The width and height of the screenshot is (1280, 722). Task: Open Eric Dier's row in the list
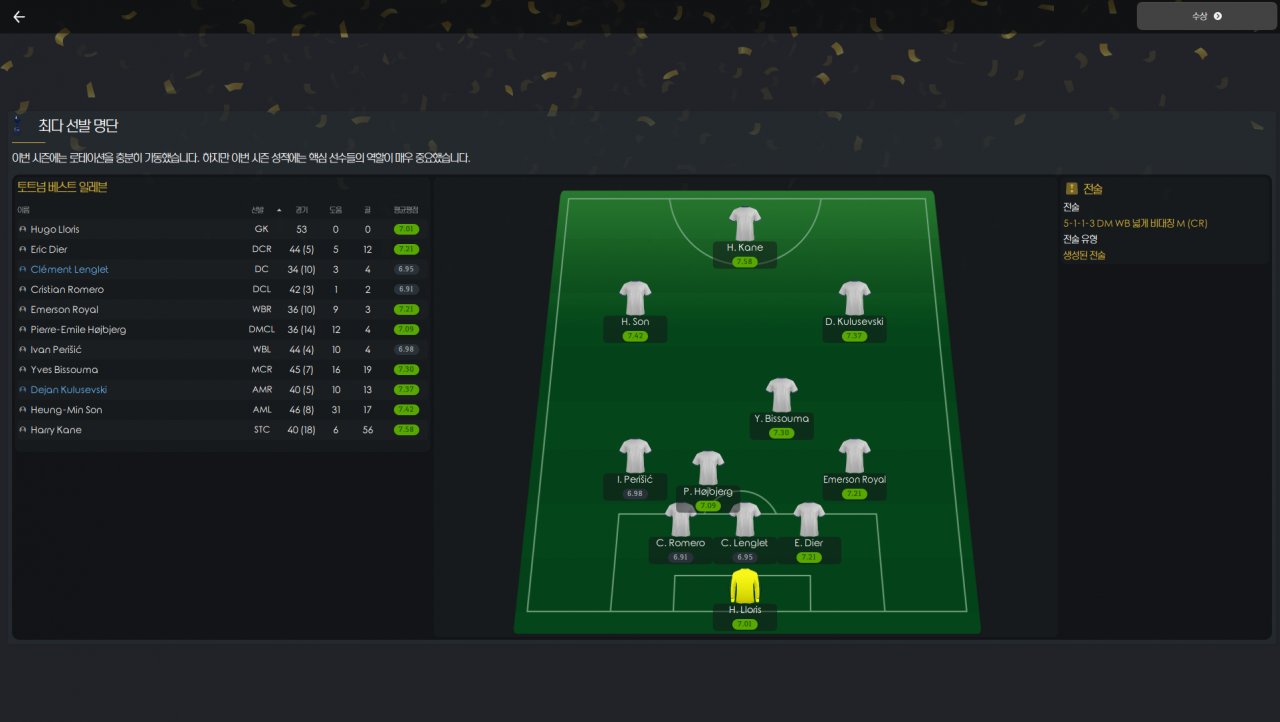51,249
